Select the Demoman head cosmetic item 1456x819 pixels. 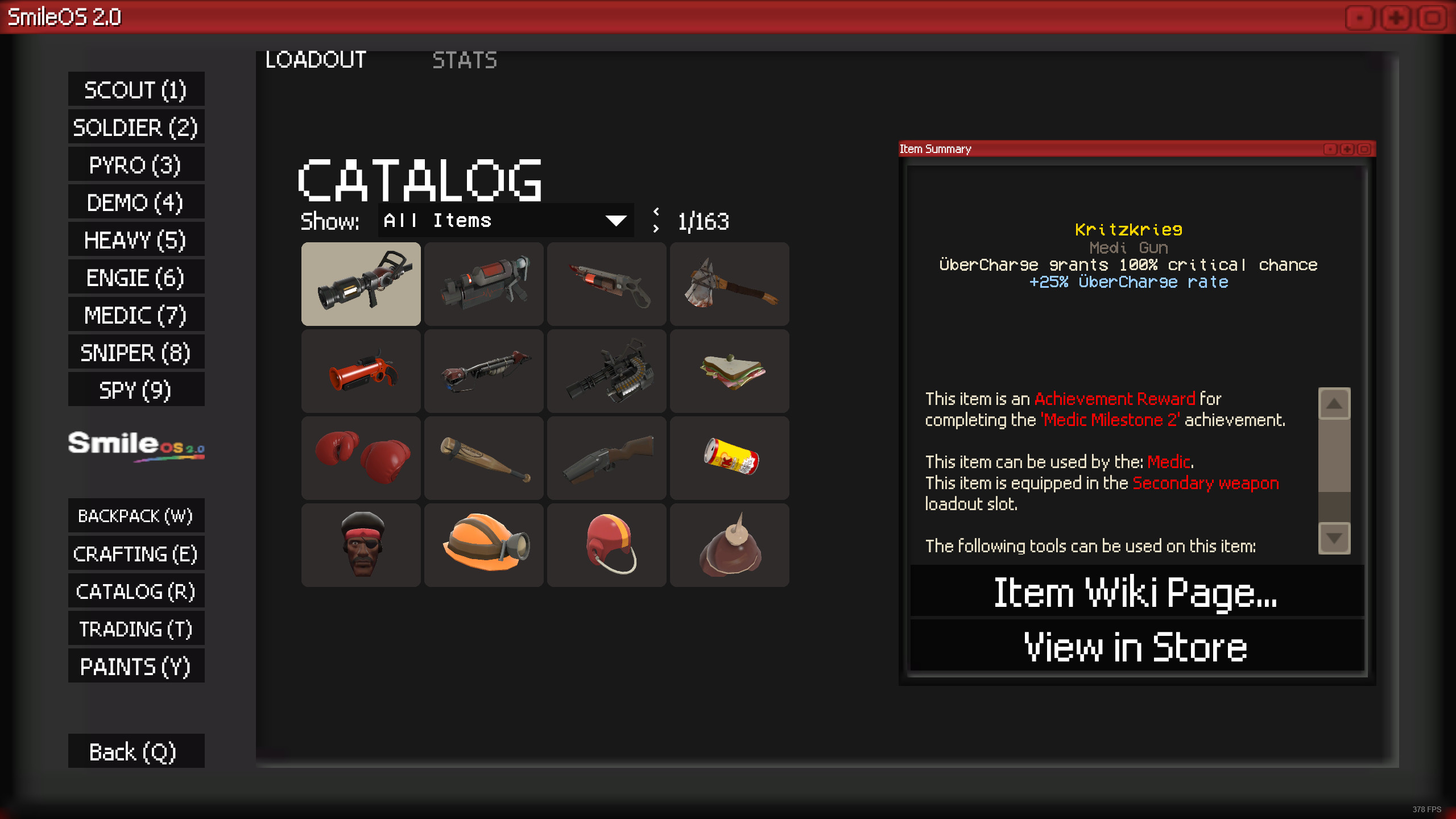[361, 544]
